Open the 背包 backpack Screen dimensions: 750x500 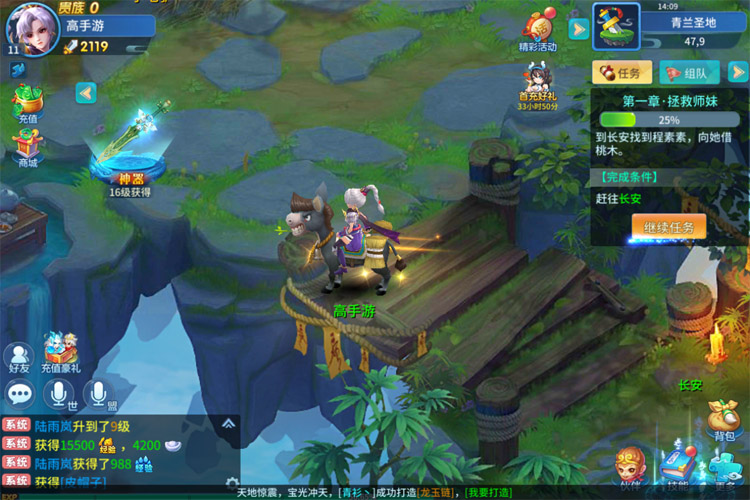click(723, 418)
